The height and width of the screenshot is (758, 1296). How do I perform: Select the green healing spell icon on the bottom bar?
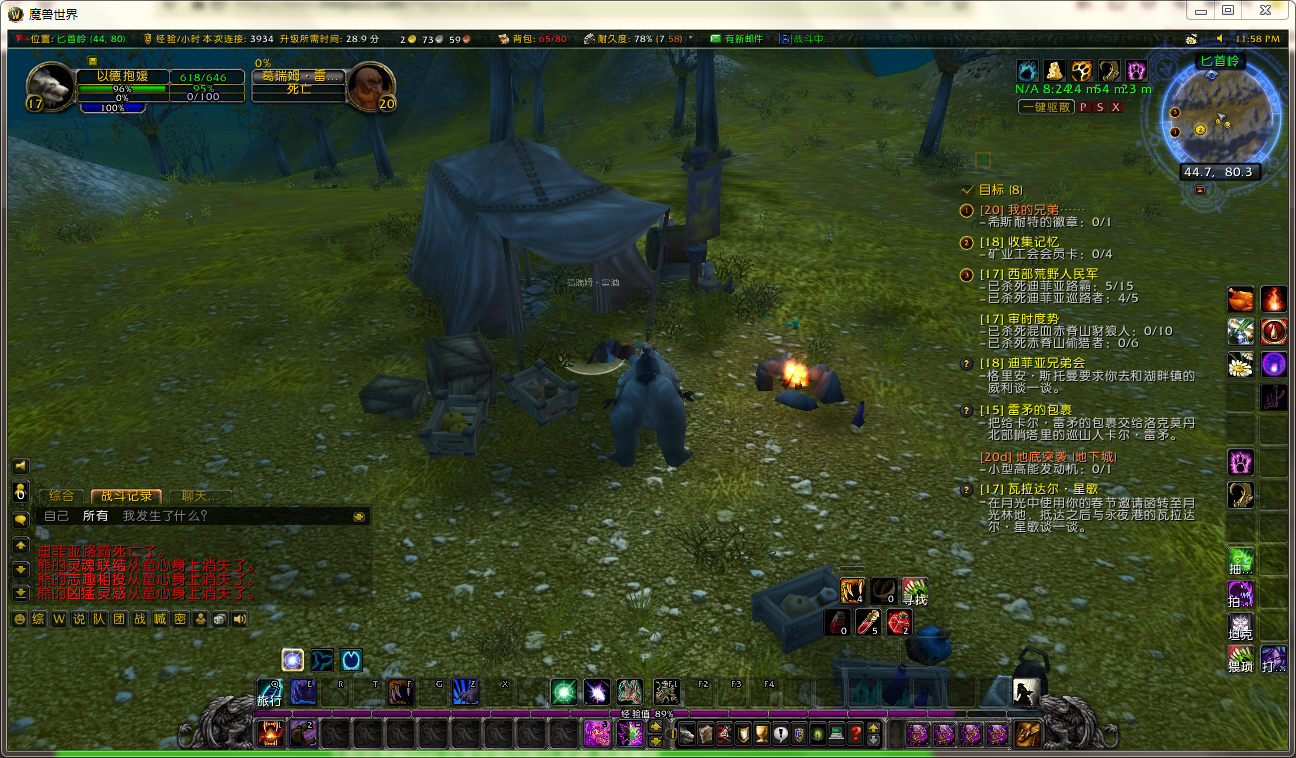[x=565, y=690]
